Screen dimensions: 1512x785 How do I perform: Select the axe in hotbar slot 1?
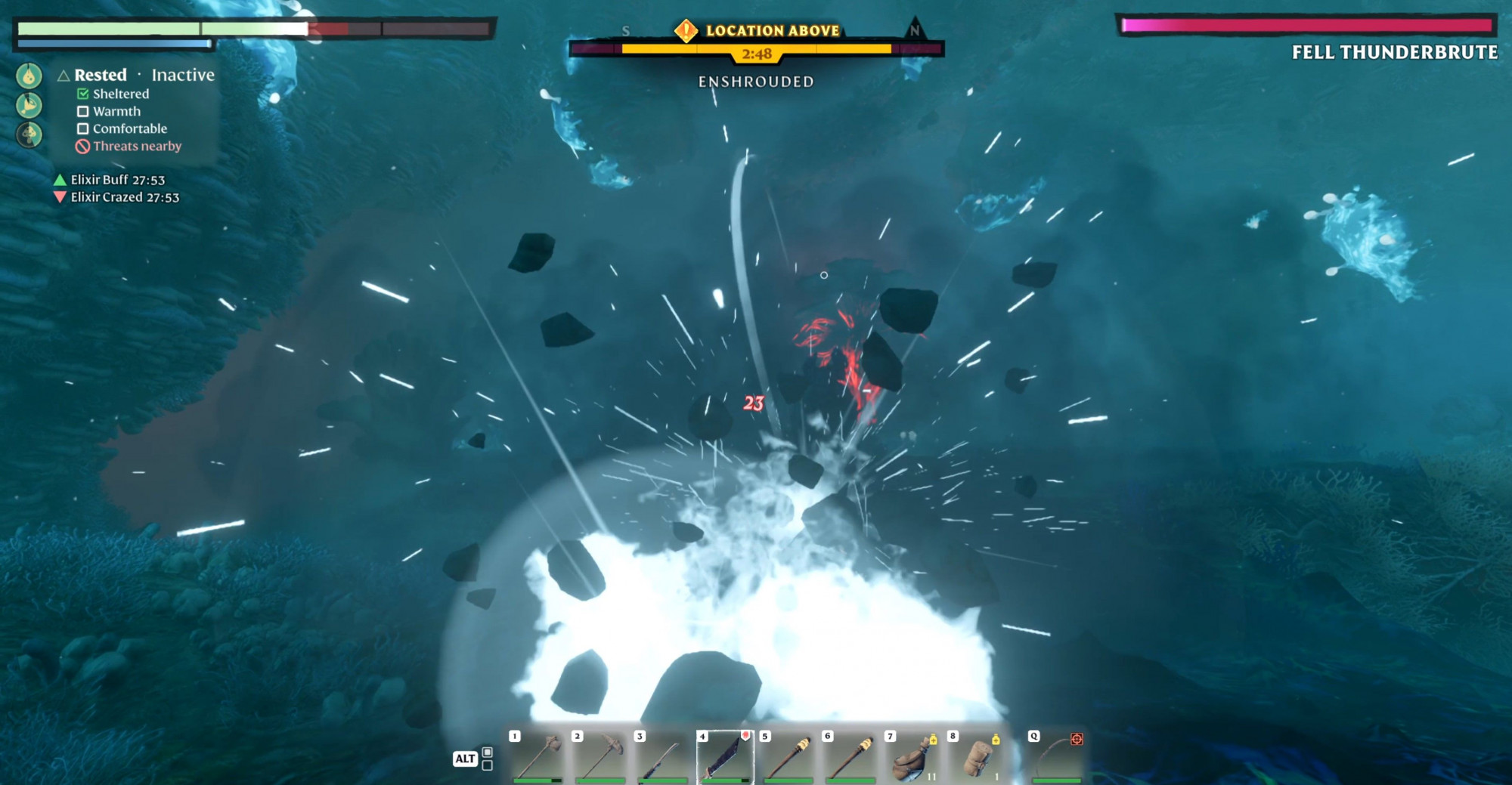pos(538,756)
